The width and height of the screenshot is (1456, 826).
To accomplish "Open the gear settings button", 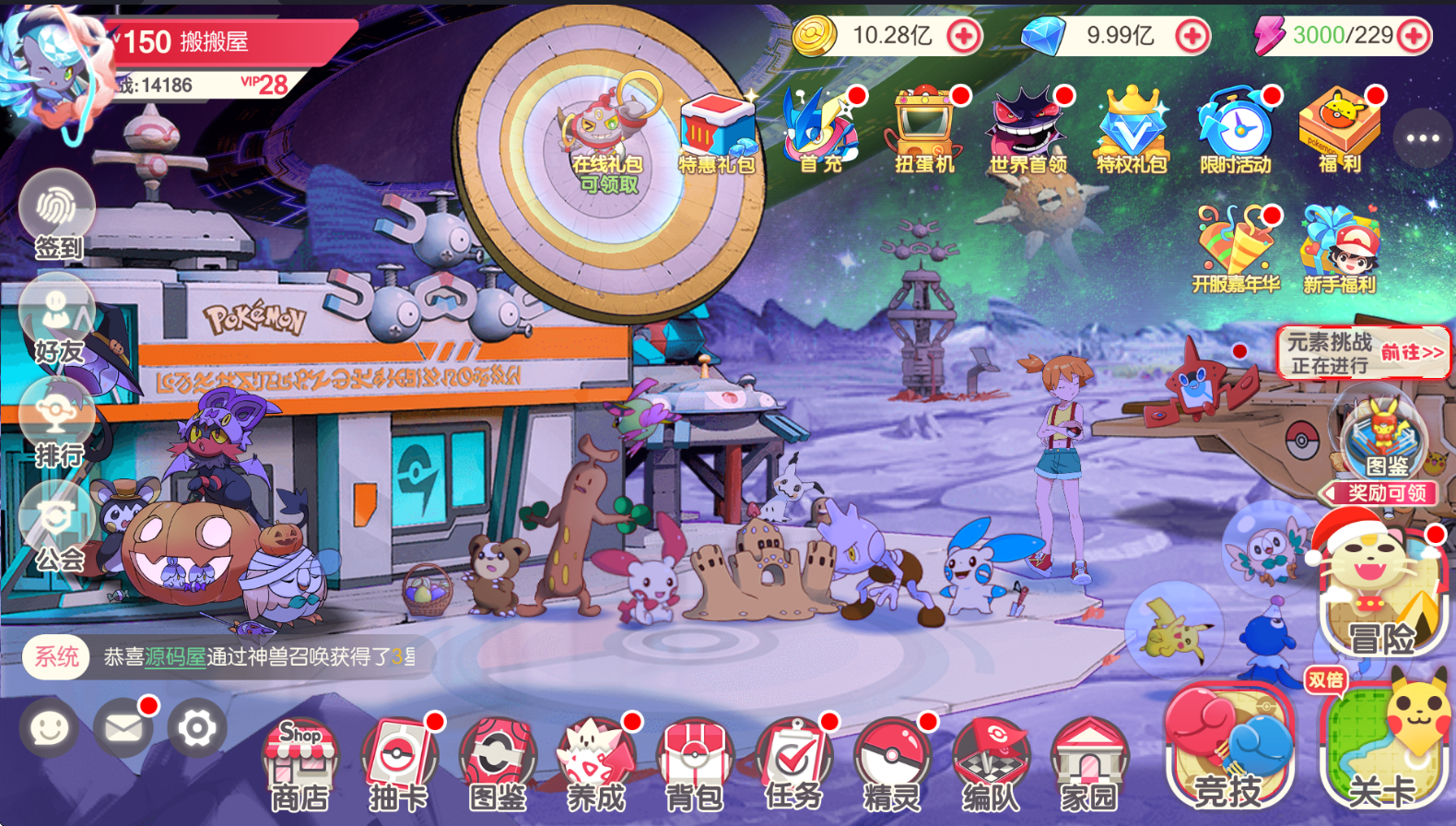I will [196, 728].
